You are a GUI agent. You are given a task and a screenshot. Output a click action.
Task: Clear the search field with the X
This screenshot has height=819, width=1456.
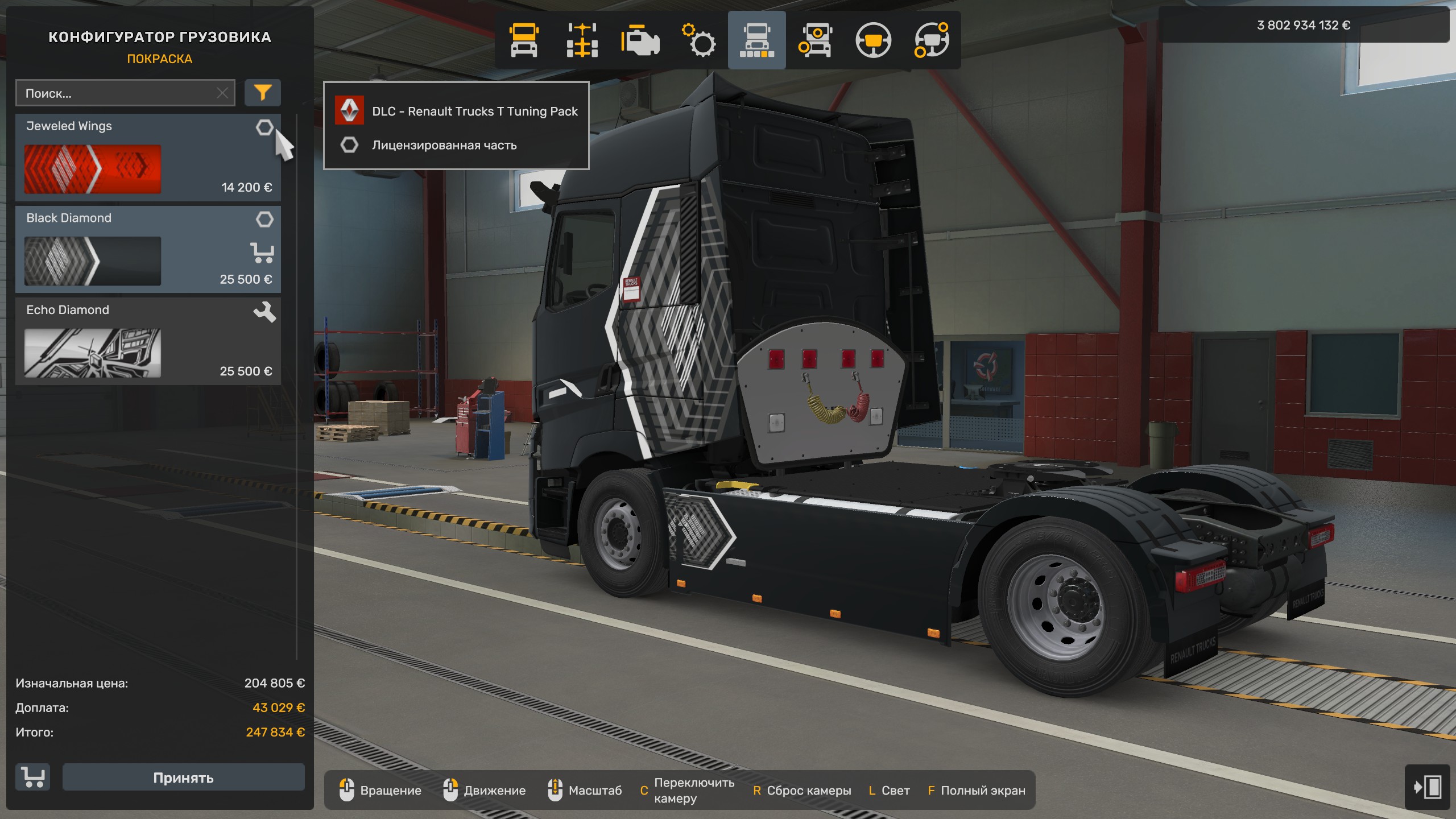[x=222, y=93]
